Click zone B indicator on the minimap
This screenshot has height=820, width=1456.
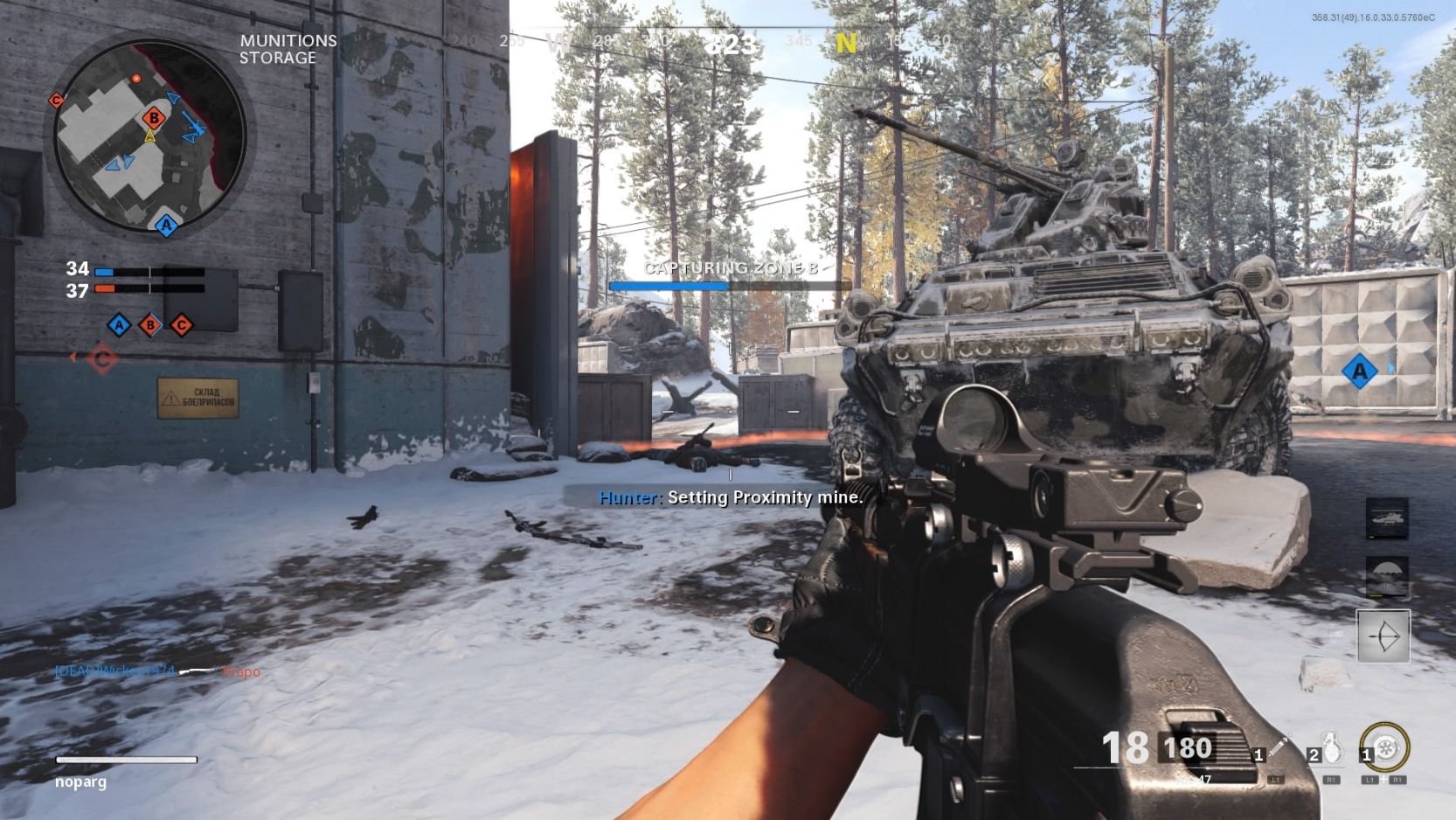(153, 116)
